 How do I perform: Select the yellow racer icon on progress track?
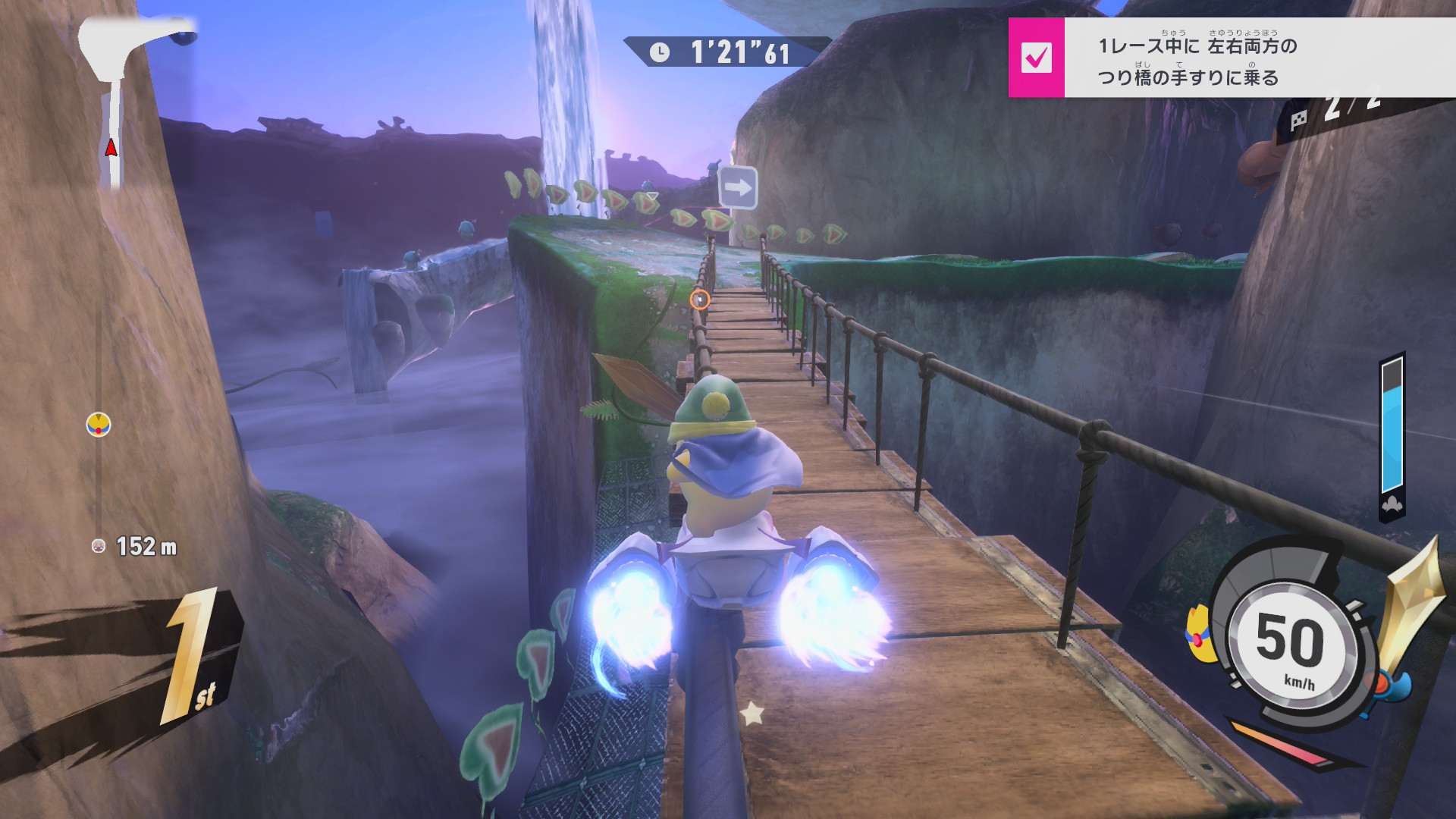[x=99, y=425]
